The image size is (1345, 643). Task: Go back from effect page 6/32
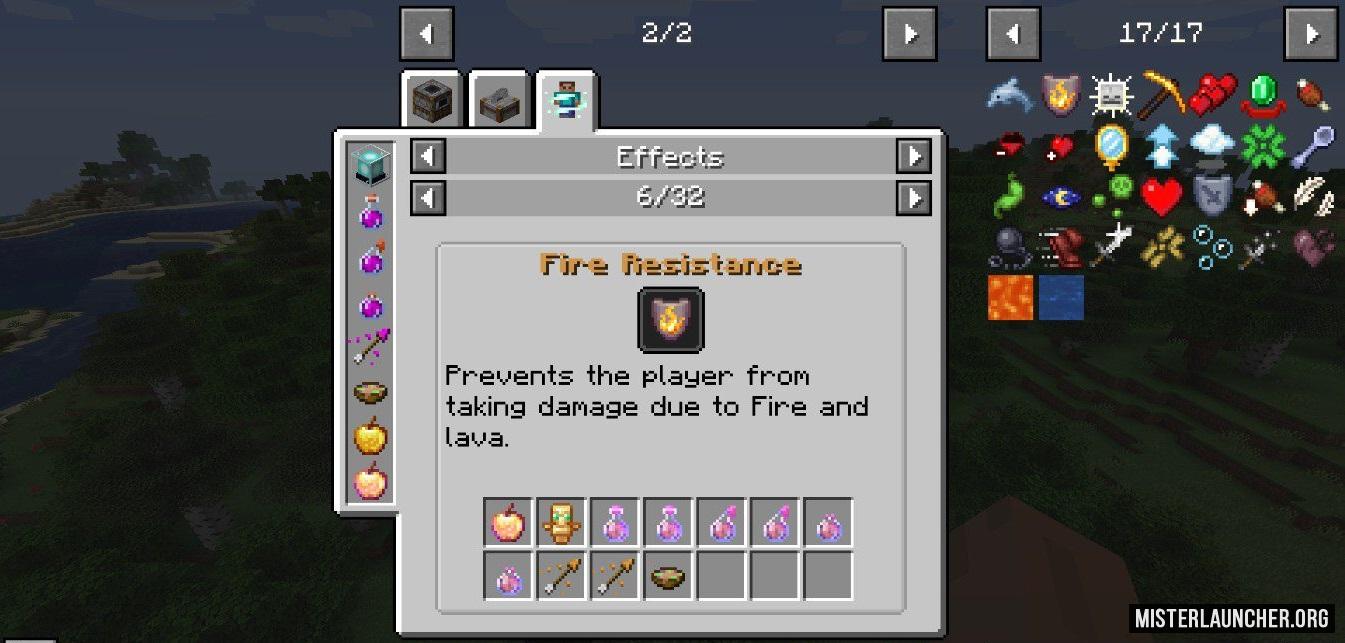point(428,198)
